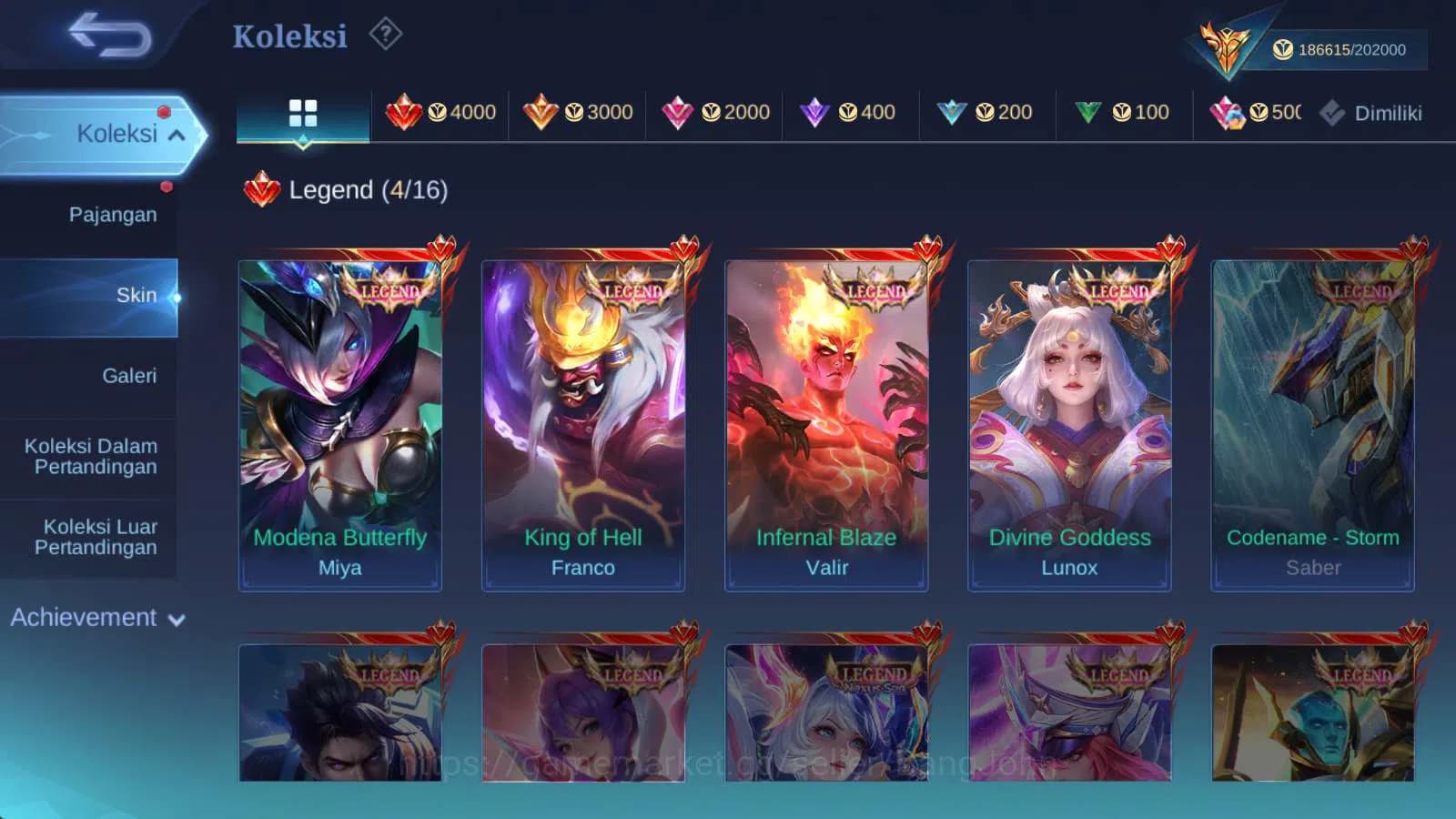1456x819 pixels.
Task: Open the Galeri menu item
Action: [x=130, y=375]
